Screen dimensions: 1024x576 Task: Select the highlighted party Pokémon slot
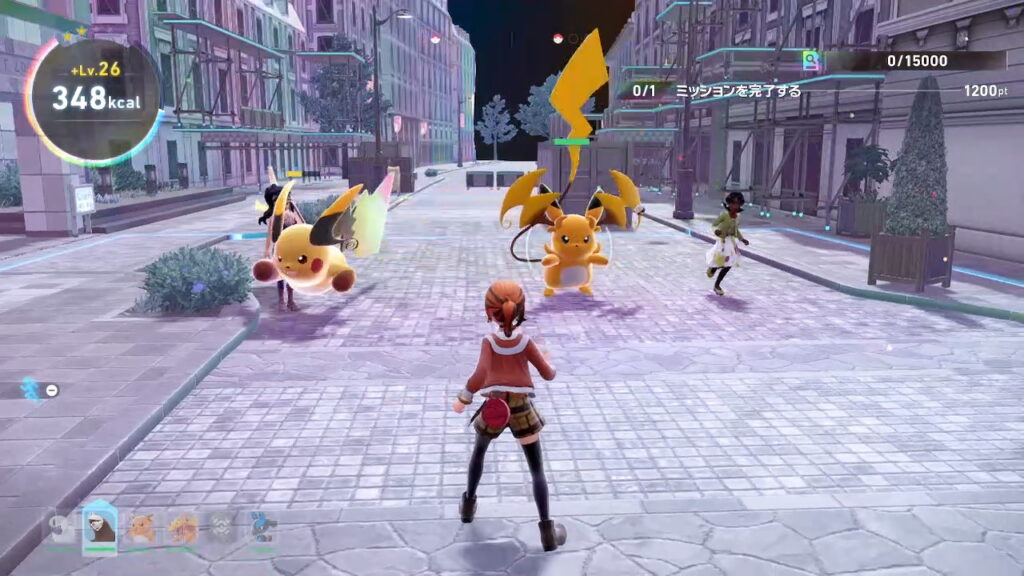100,526
